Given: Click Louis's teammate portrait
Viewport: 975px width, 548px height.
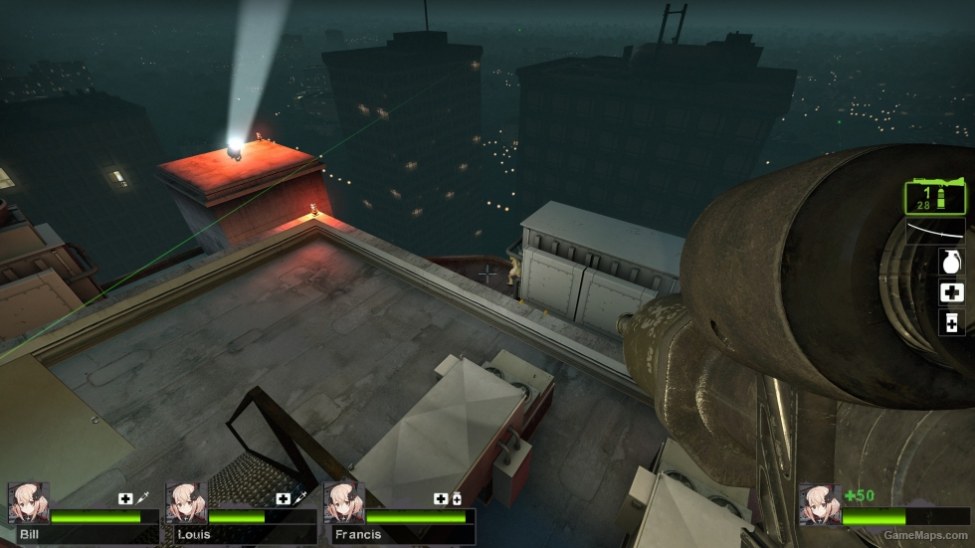Looking at the screenshot, I should tap(186, 503).
